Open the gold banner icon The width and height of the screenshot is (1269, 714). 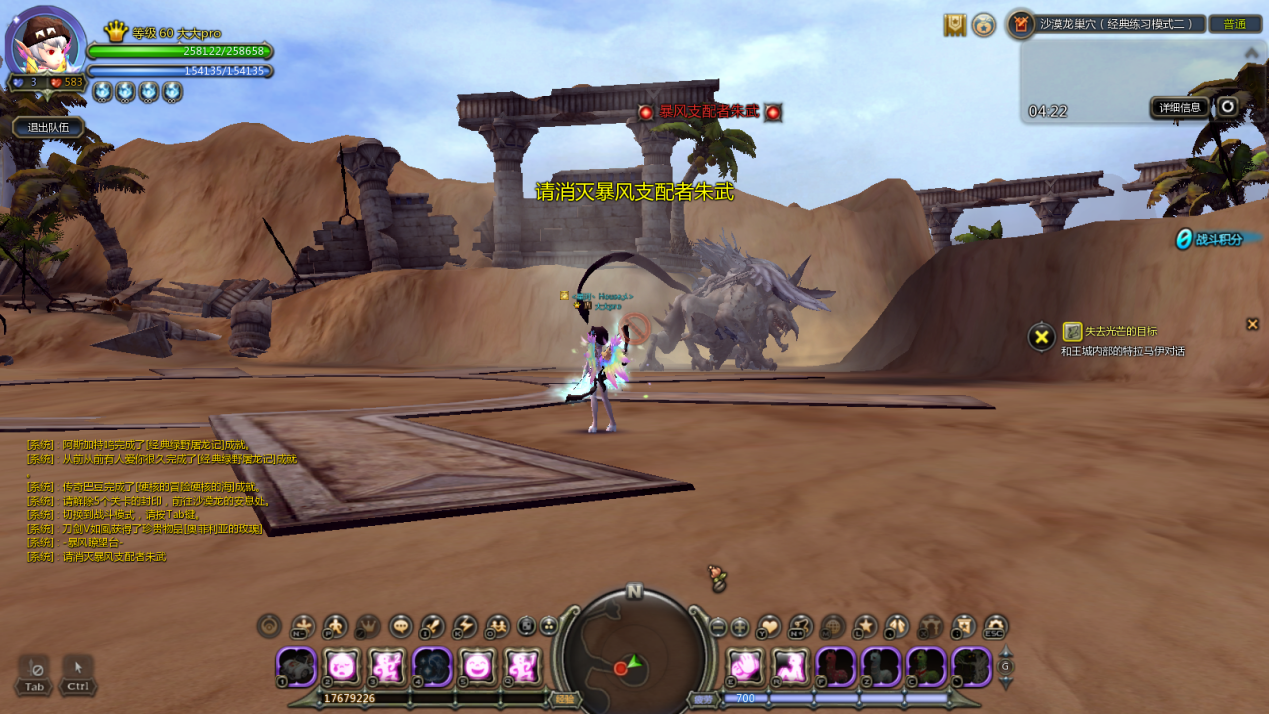coord(955,25)
